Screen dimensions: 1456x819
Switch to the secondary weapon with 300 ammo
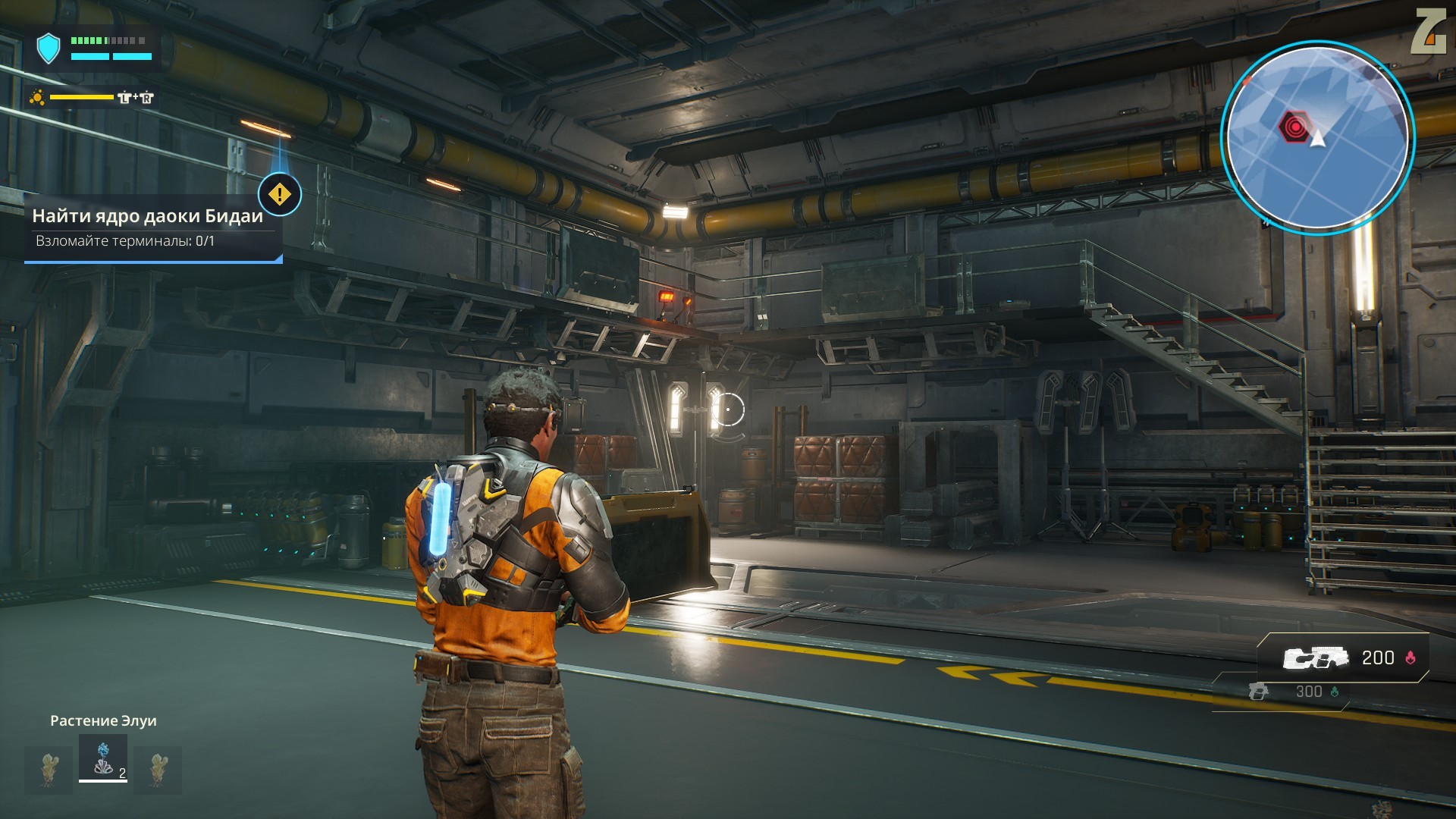pos(1289,692)
